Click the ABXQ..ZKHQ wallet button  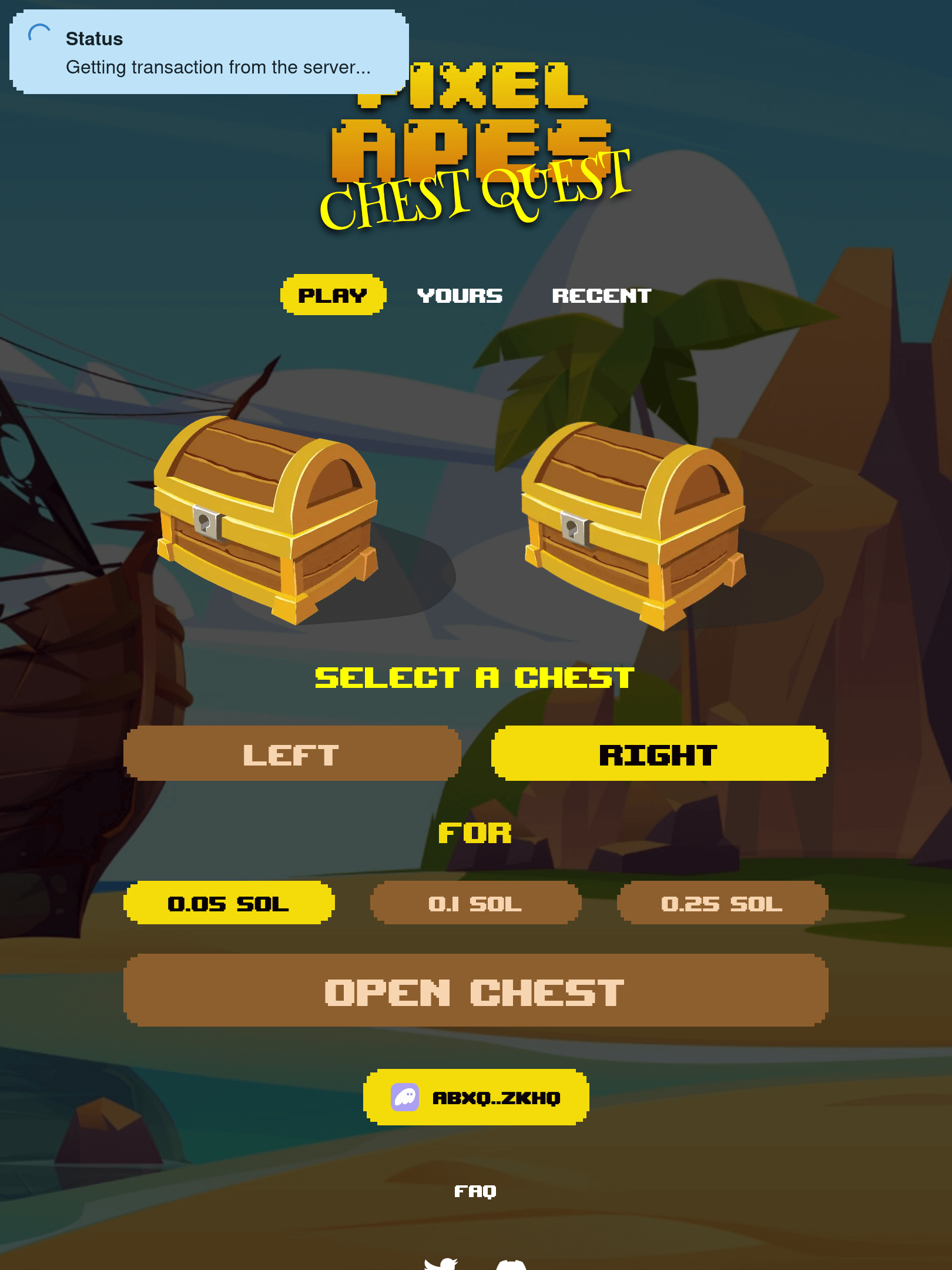(476, 1096)
